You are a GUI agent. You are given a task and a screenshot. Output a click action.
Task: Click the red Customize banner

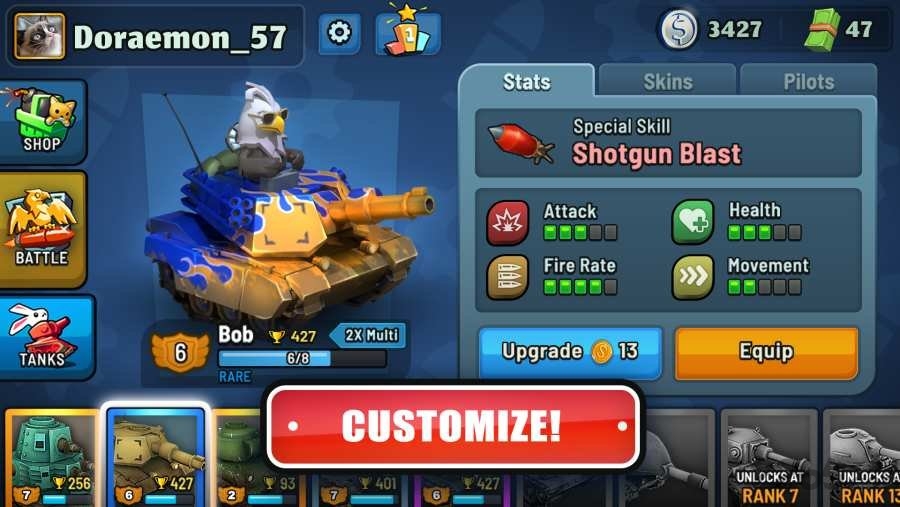coord(452,426)
